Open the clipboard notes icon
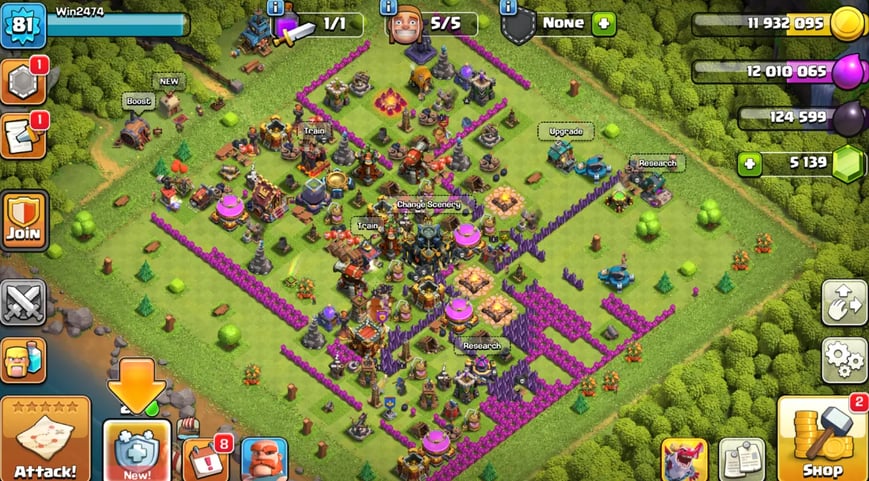869x481 pixels. 741,459
